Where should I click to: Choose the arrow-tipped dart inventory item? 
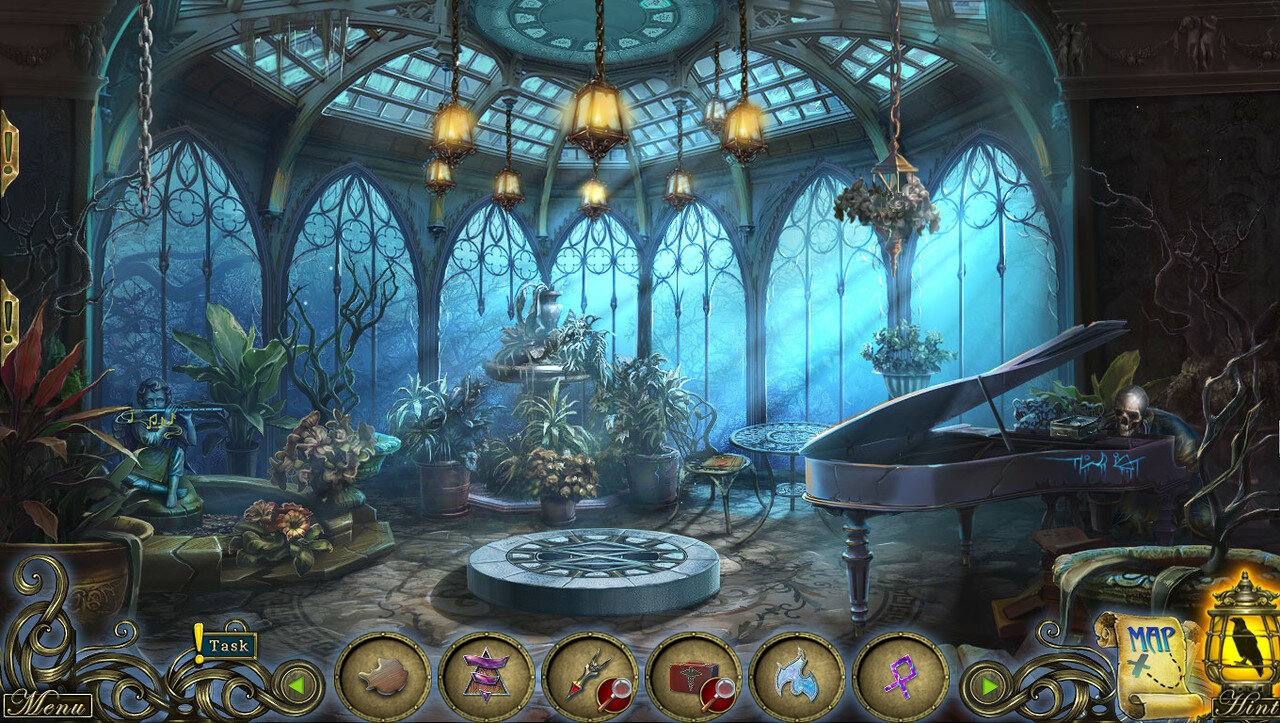(590, 679)
